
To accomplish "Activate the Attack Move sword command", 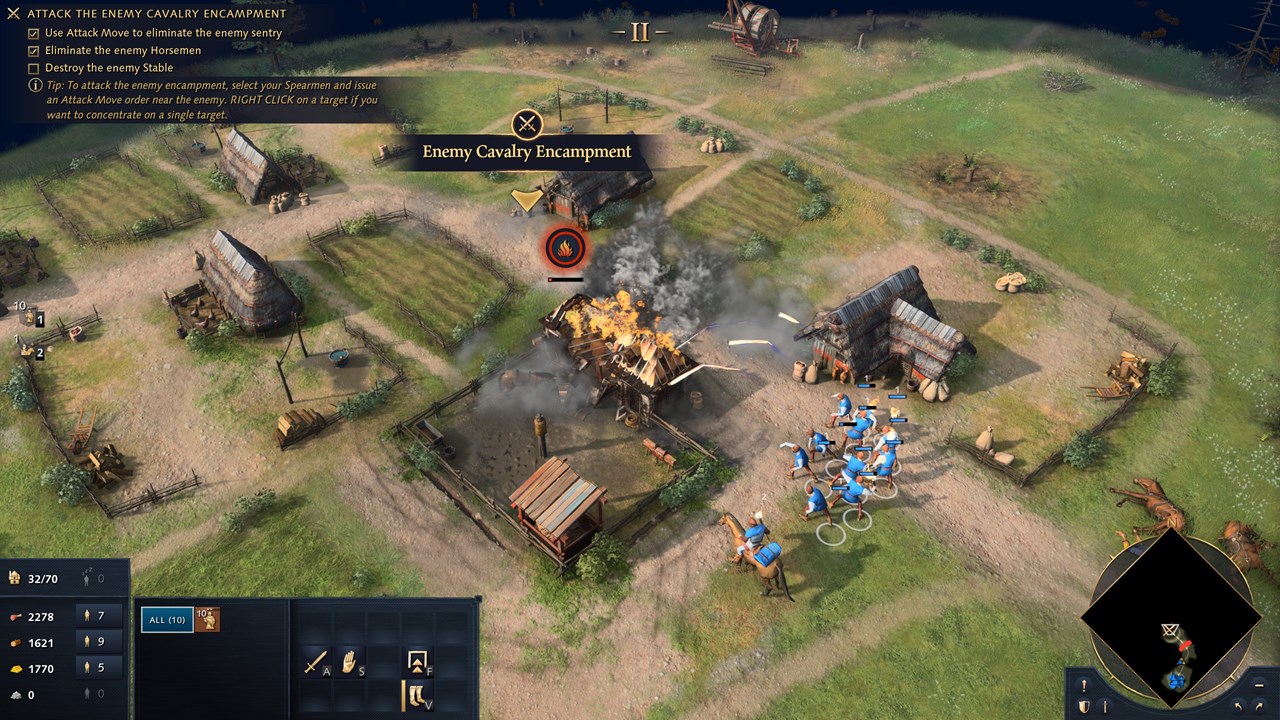I will [316, 661].
